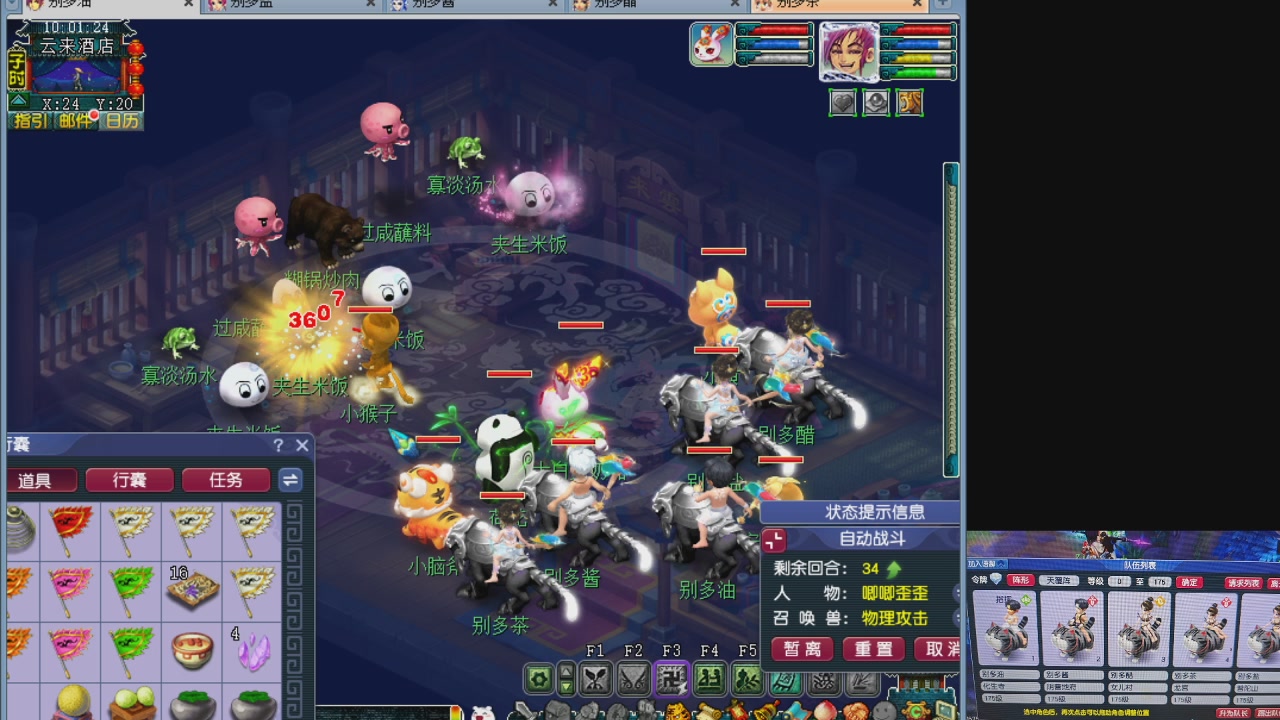
Task: Collapse the team panel with the blue chevron
Action: click(x=1000, y=564)
